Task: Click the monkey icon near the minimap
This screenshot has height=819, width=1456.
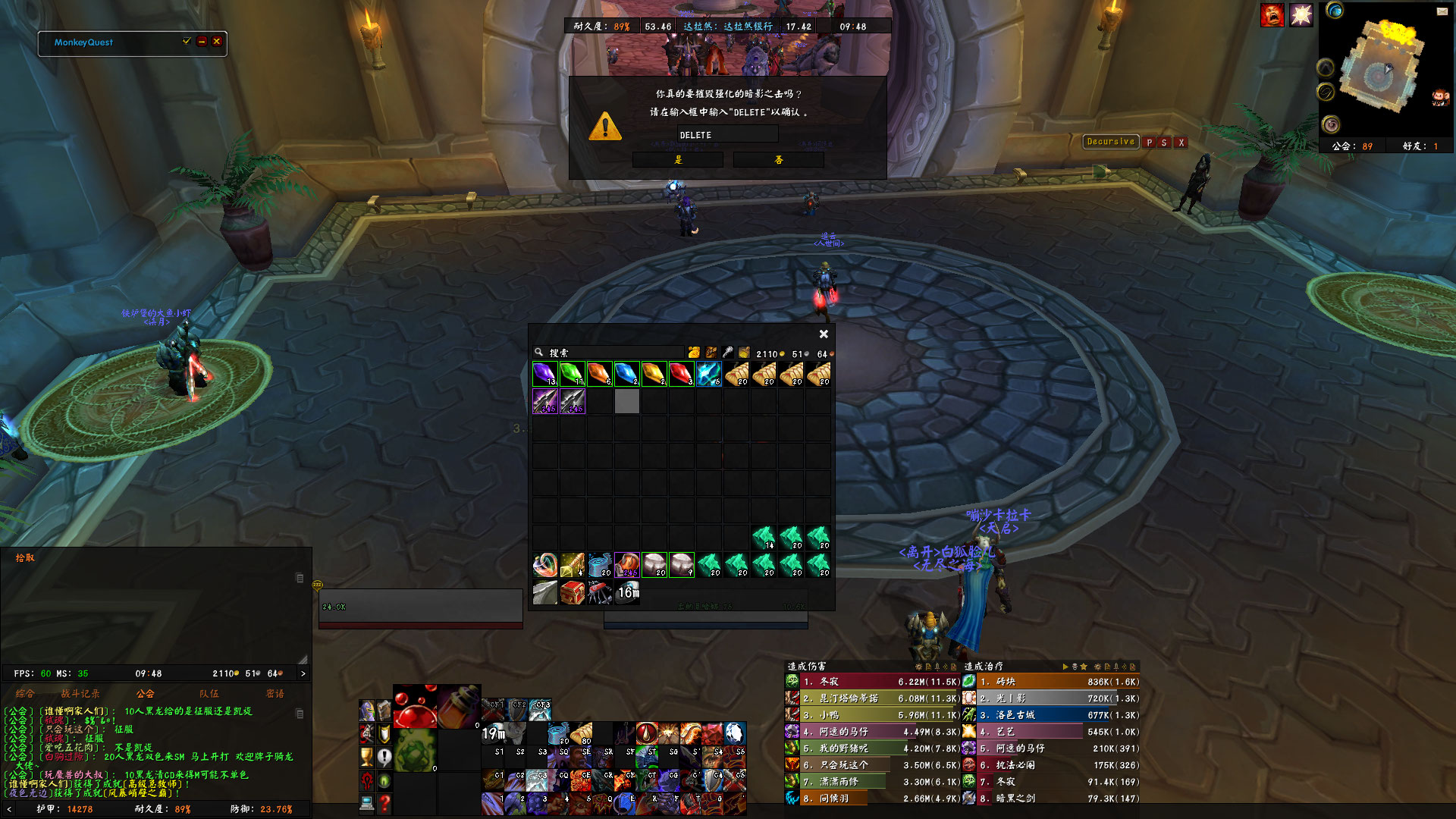Action: click(1439, 97)
